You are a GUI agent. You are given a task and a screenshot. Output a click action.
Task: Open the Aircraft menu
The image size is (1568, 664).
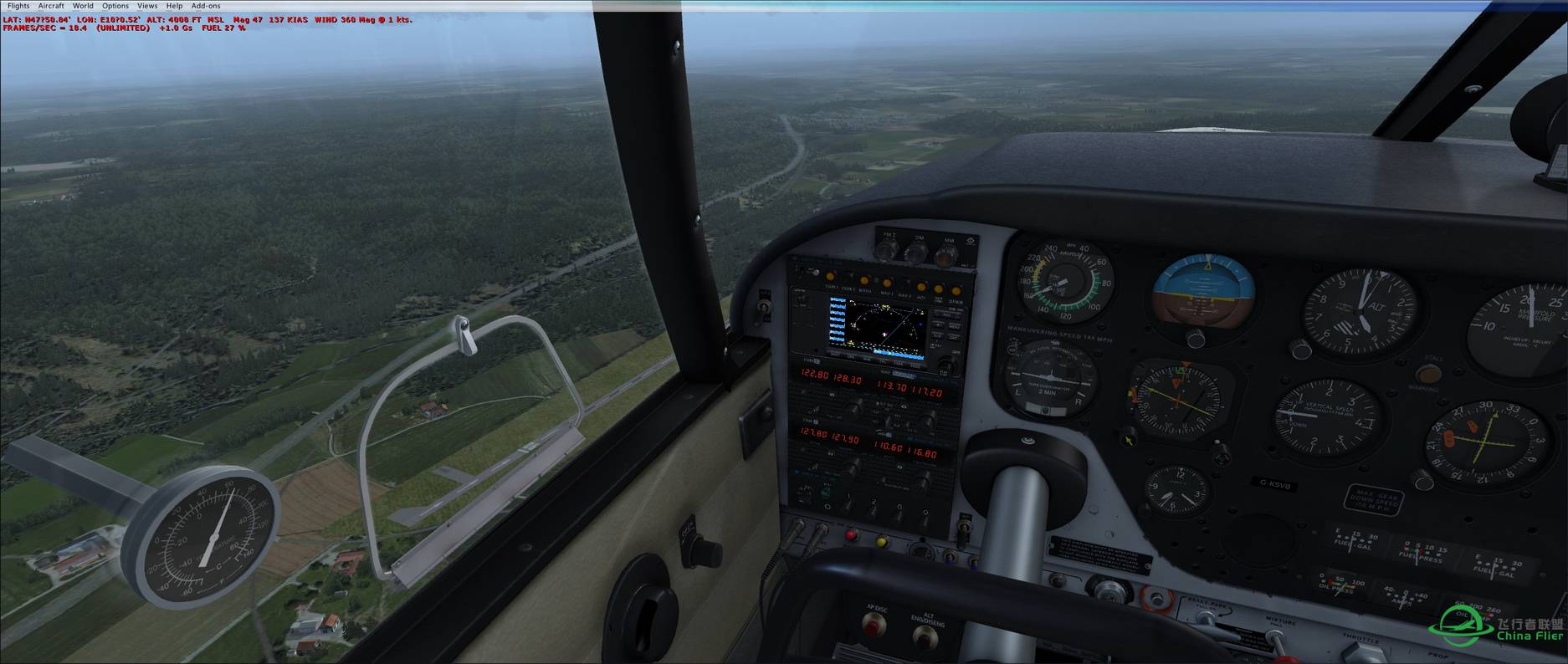[51, 6]
